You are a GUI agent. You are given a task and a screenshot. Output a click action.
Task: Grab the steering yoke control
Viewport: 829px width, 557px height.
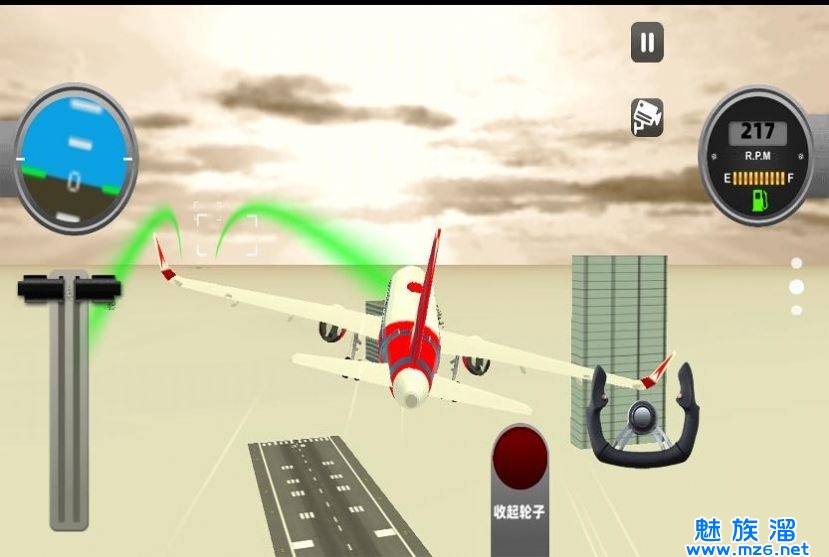641,416
